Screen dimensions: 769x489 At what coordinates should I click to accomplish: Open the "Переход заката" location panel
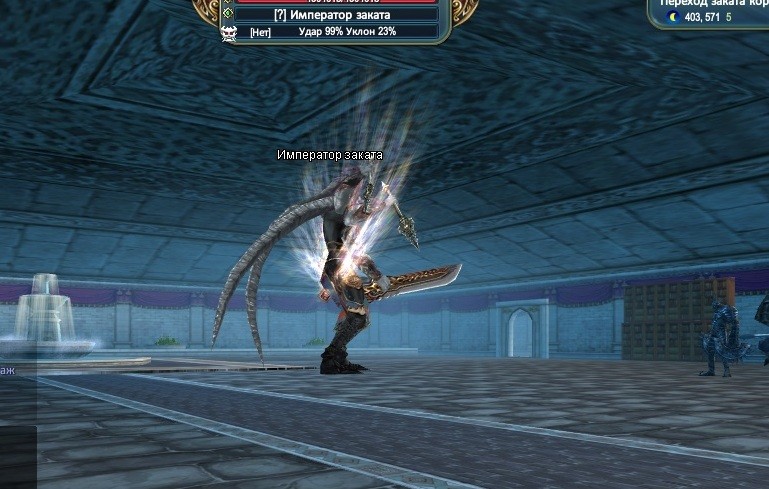click(x=714, y=3)
